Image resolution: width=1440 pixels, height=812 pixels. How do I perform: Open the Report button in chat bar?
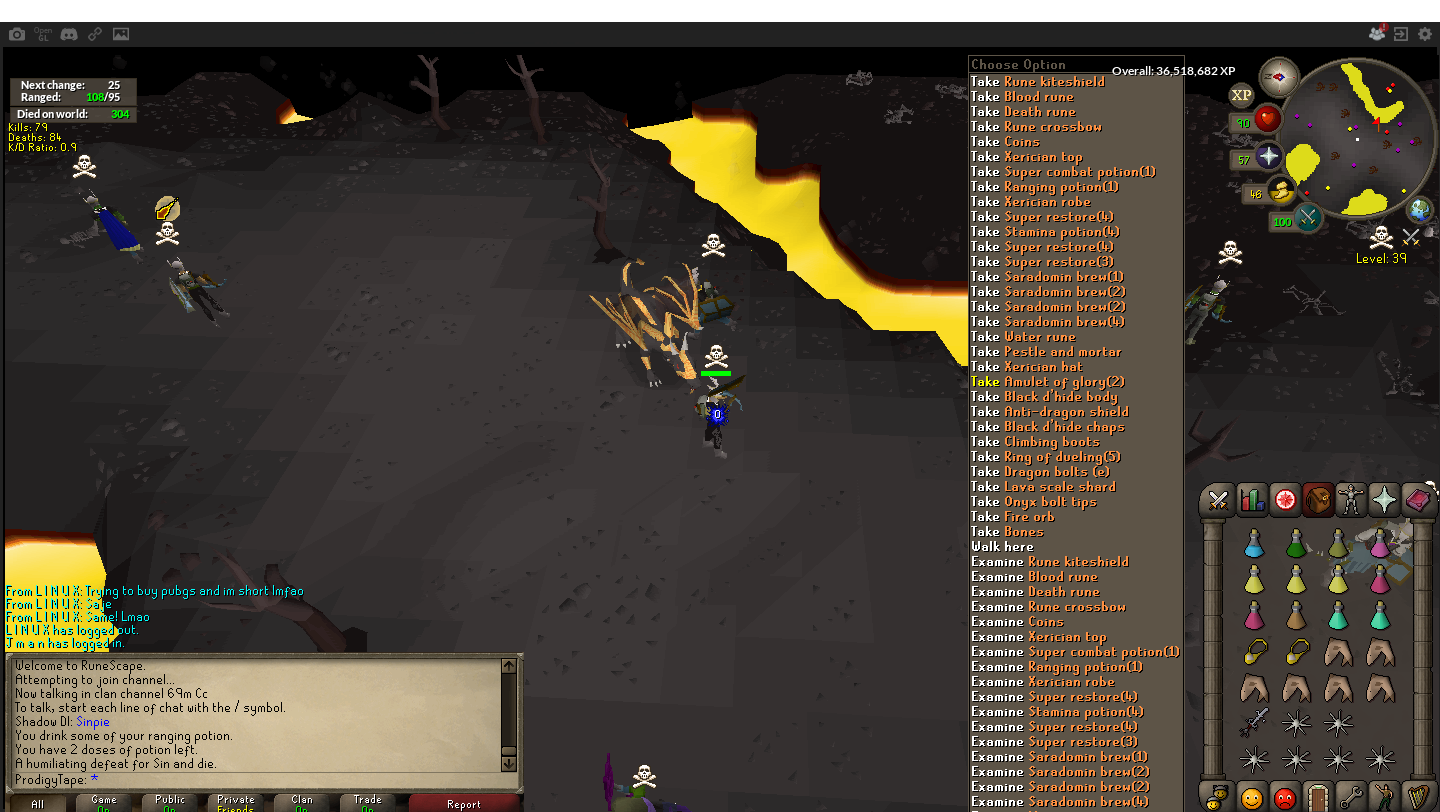(x=464, y=803)
